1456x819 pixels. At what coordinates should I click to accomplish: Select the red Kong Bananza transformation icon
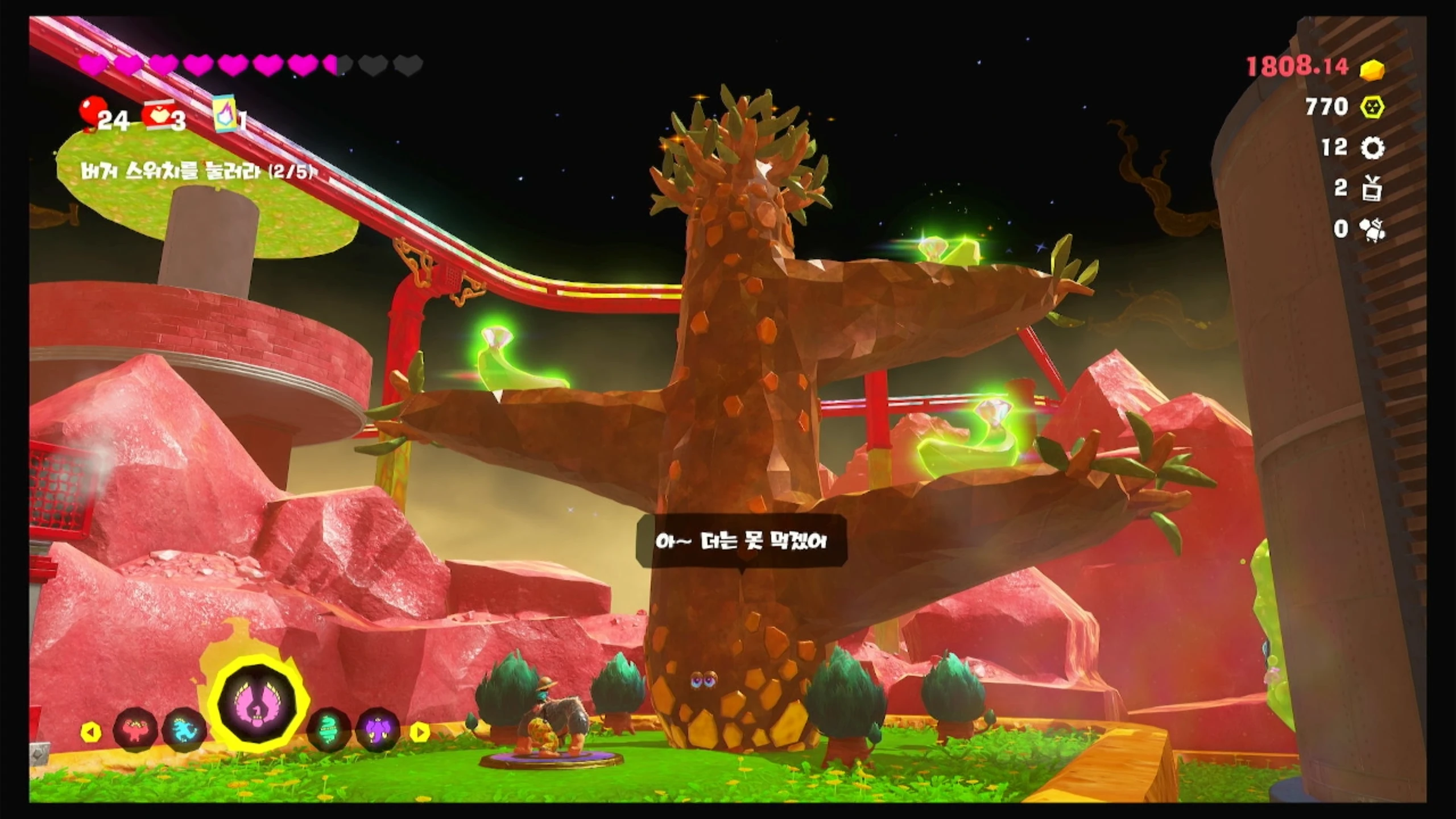[x=135, y=730]
